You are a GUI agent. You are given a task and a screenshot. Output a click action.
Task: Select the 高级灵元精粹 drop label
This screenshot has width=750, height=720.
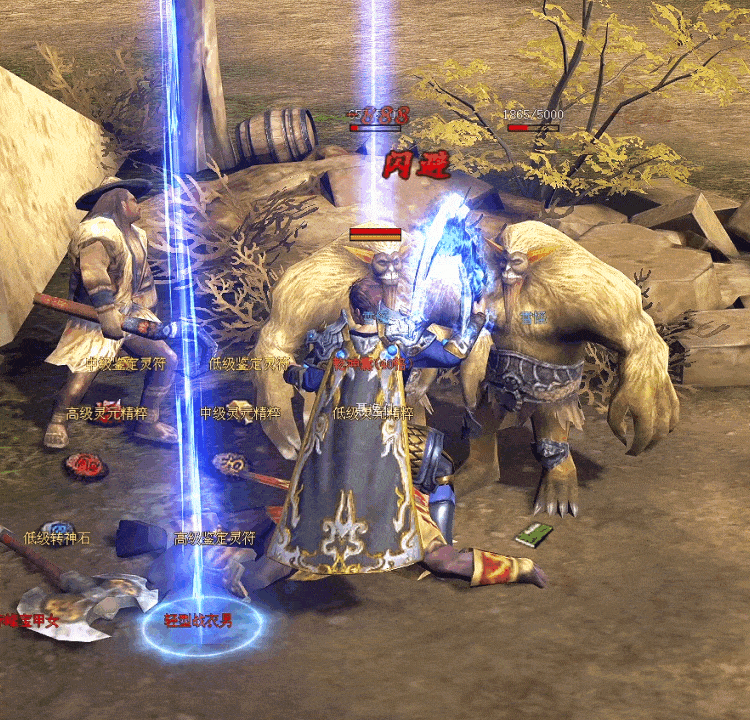click(106, 413)
